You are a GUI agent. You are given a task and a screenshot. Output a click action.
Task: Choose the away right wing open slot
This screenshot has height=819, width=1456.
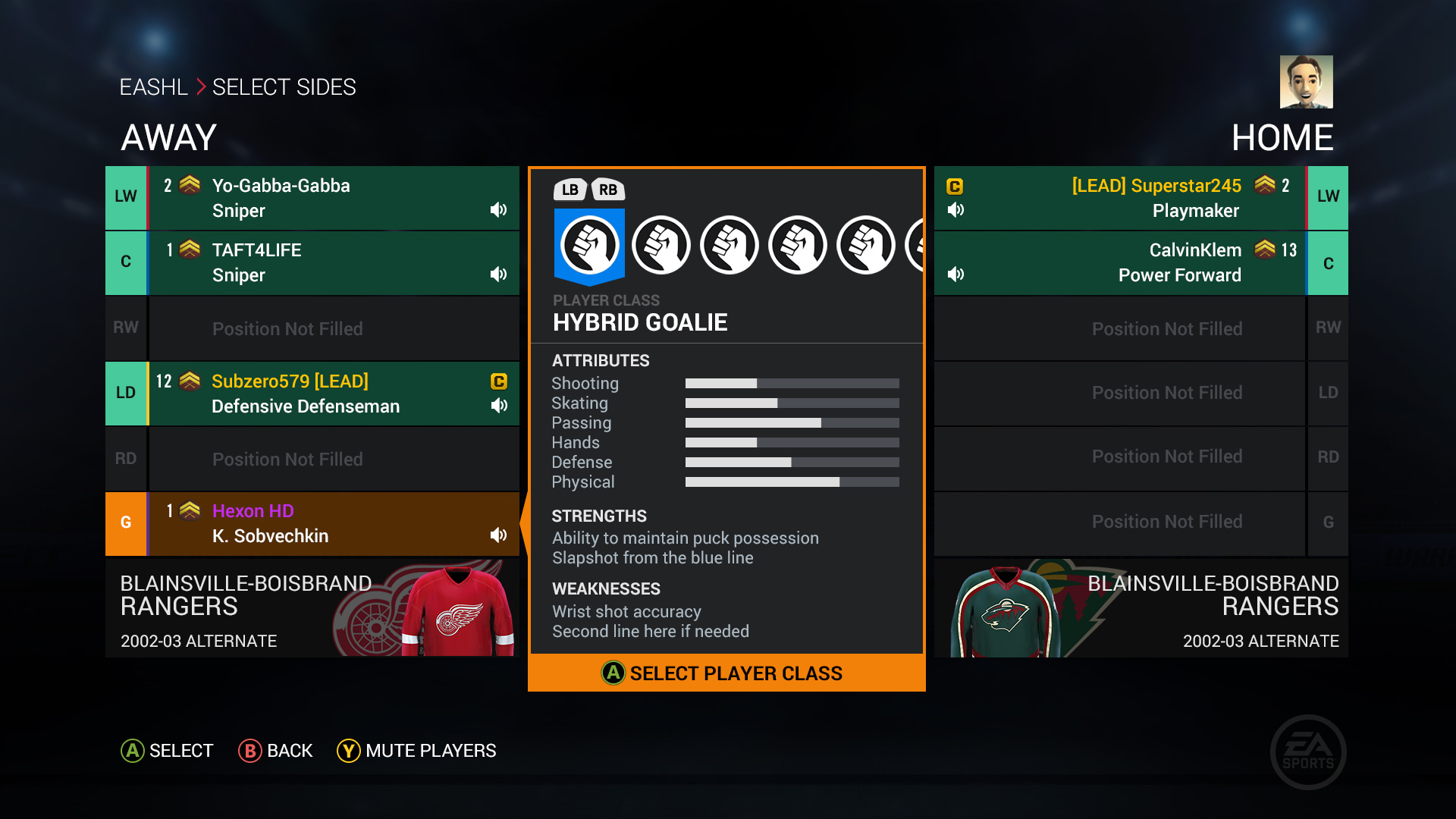click(312, 328)
